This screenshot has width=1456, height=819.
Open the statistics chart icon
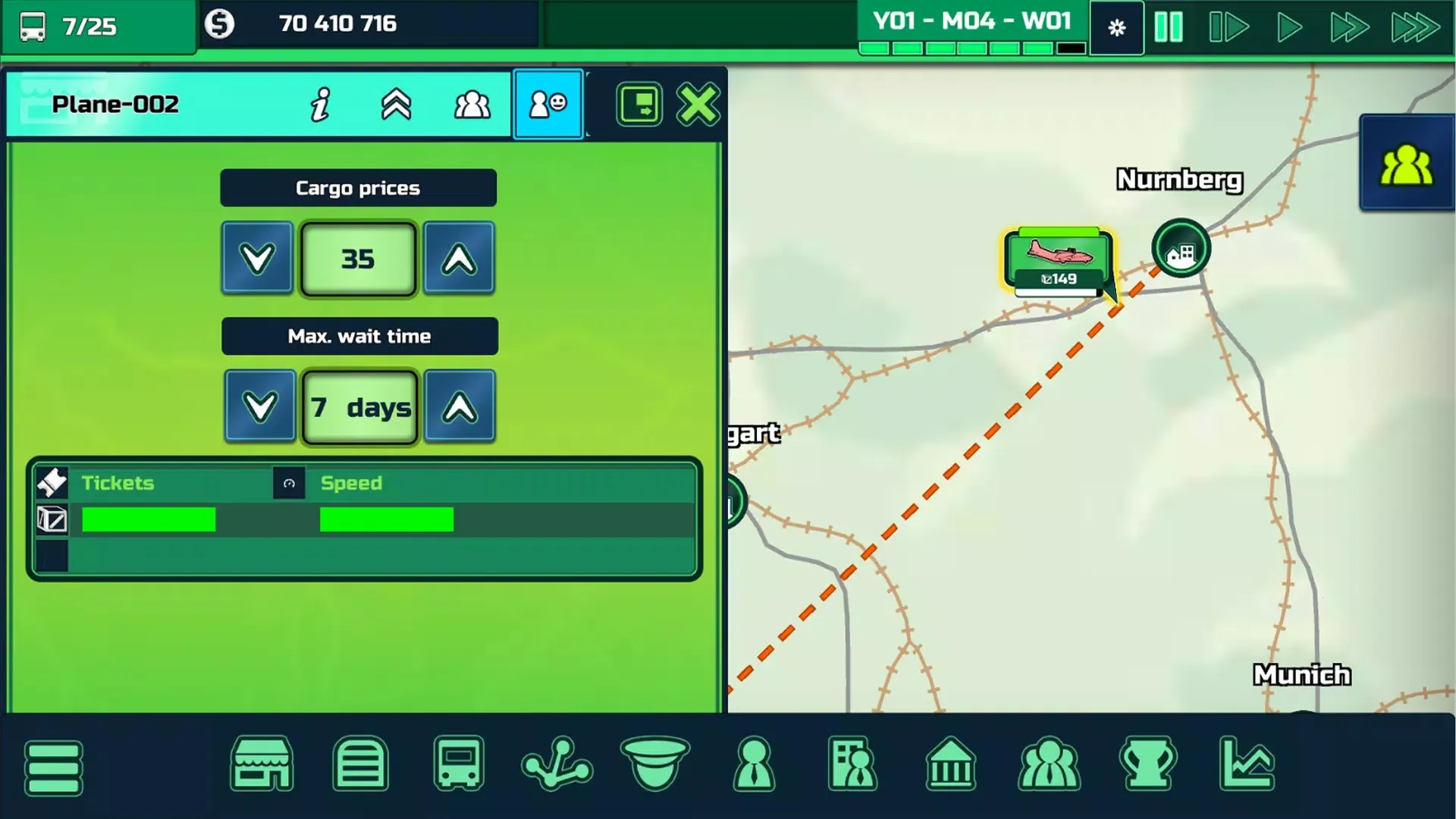pyautogui.click(x=1246, y=764)
